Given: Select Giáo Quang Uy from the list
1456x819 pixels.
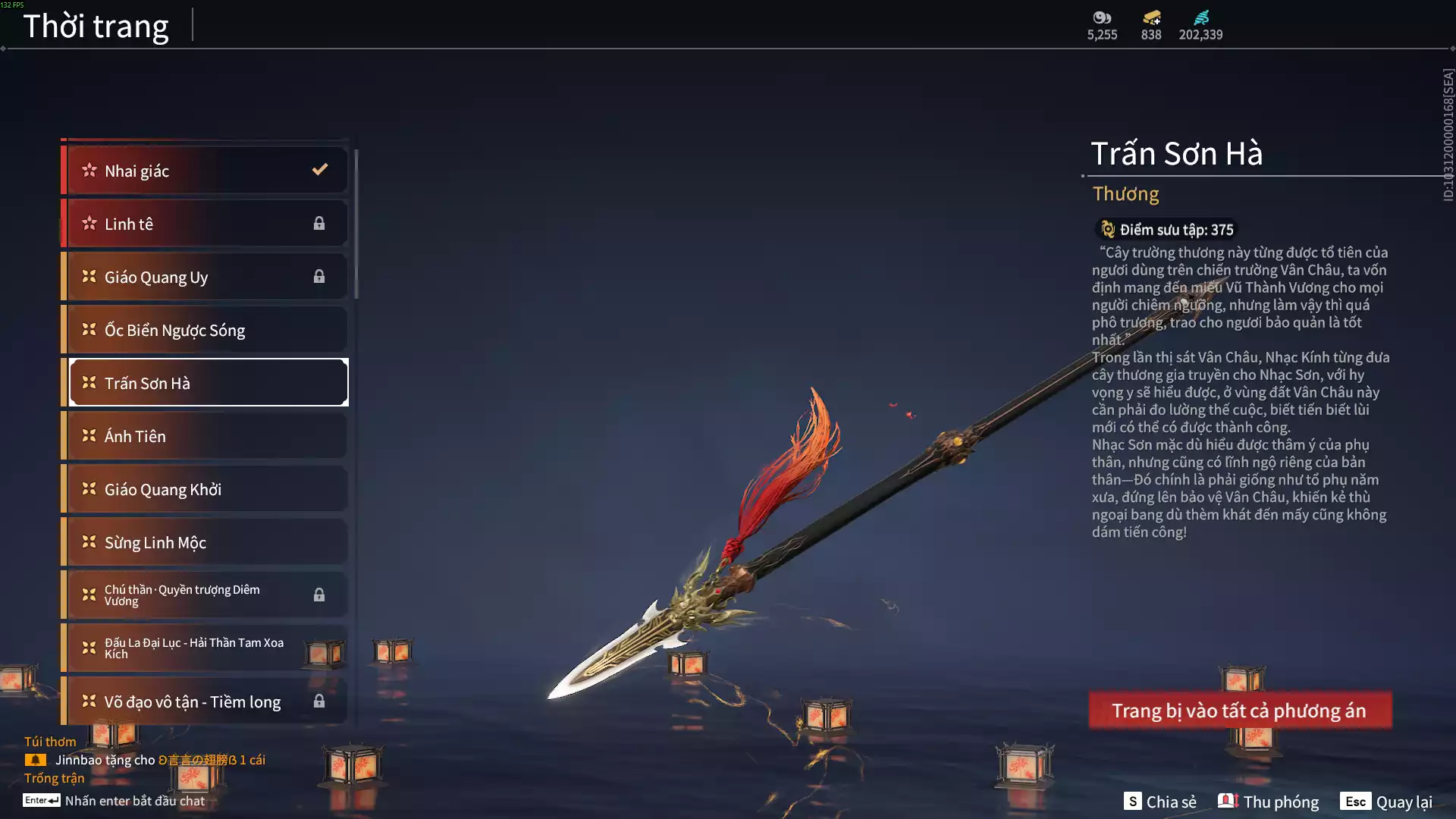Looking at the screenshot, I should (205, 277).
